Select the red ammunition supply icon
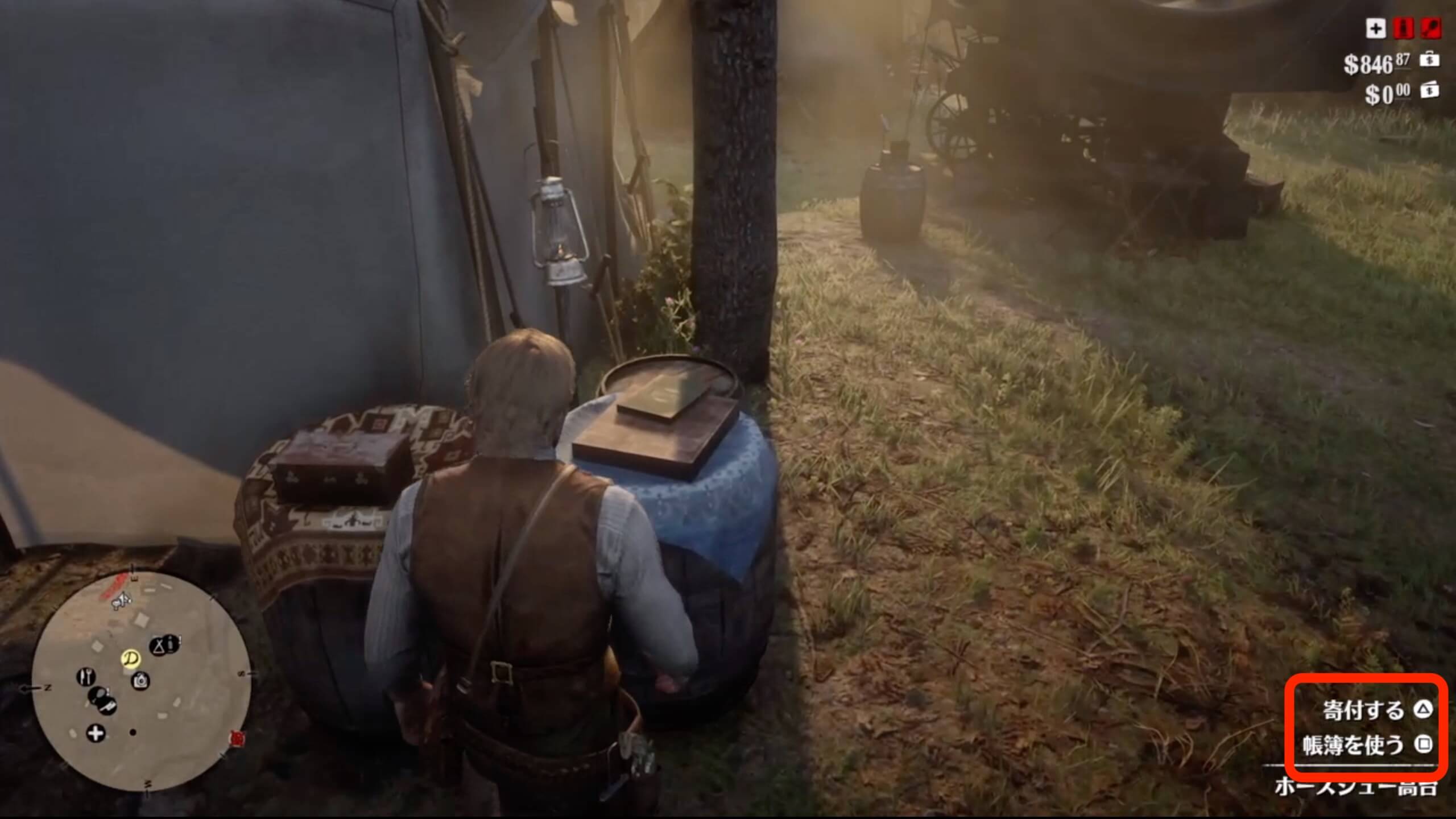Screen dimensions: 1456x819 pos(1403,29)
